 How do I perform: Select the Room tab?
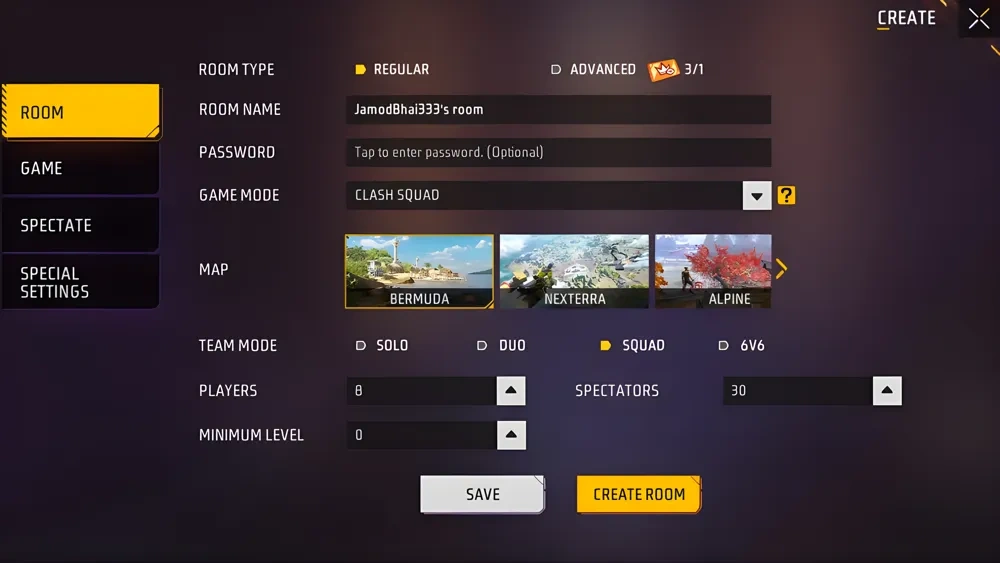click(80, 112)
